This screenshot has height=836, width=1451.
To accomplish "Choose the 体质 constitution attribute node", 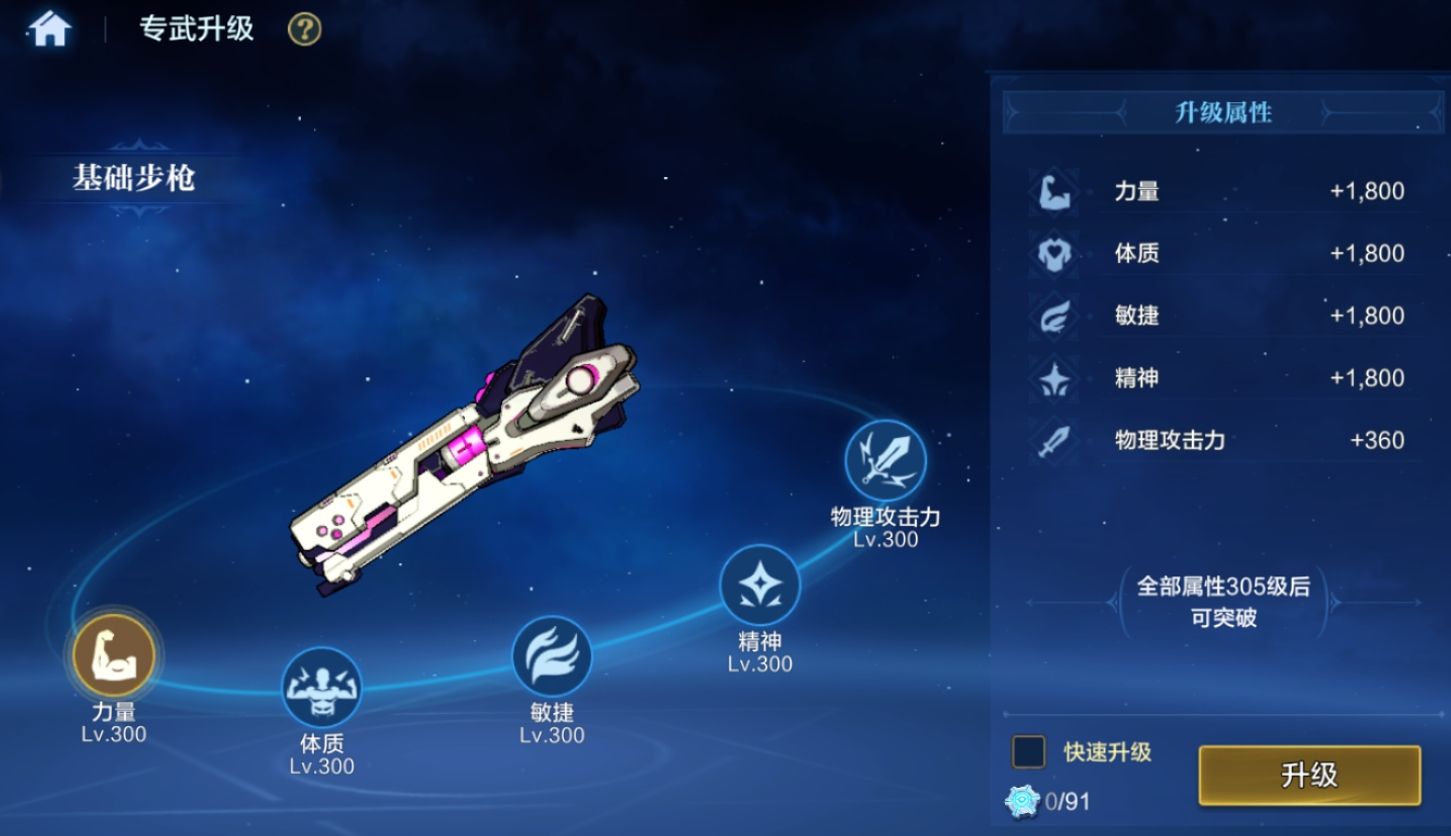I will [x=321, y=687].
